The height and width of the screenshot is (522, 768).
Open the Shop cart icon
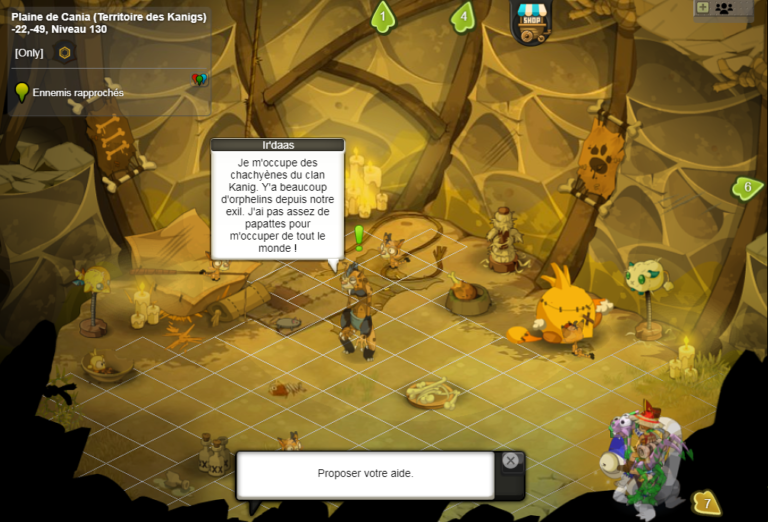[x=529, y=21]
